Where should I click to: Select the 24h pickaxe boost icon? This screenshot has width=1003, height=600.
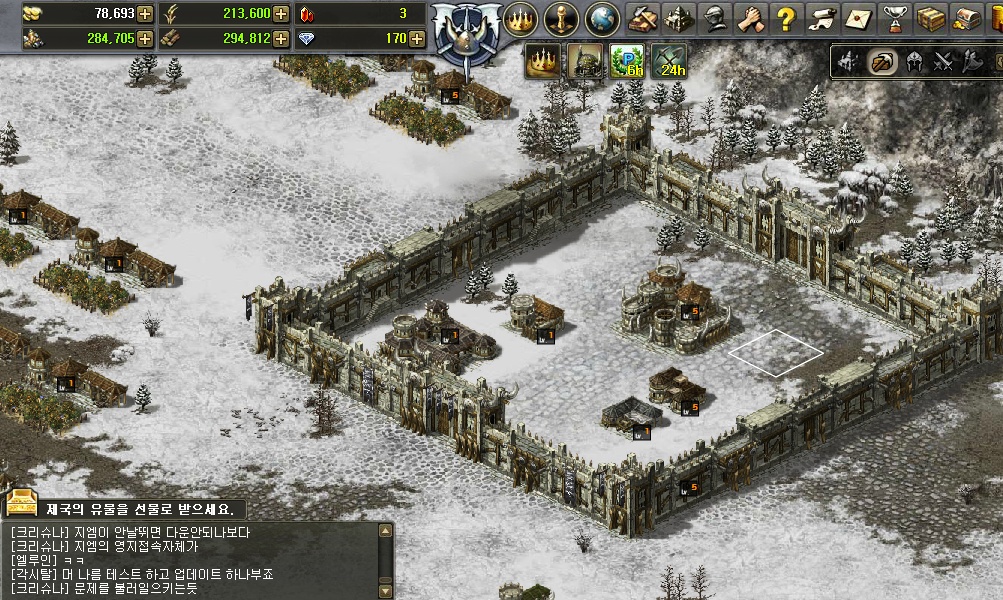(669, 62)
